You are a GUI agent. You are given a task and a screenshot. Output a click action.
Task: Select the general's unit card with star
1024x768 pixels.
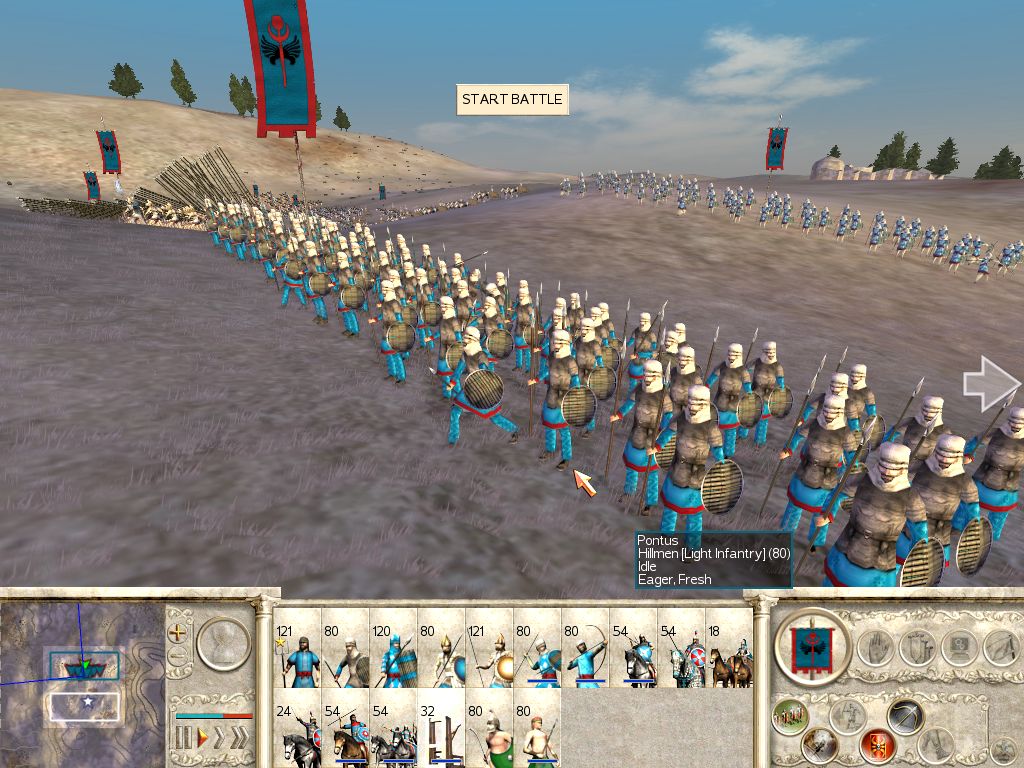(x=297, y=650)
